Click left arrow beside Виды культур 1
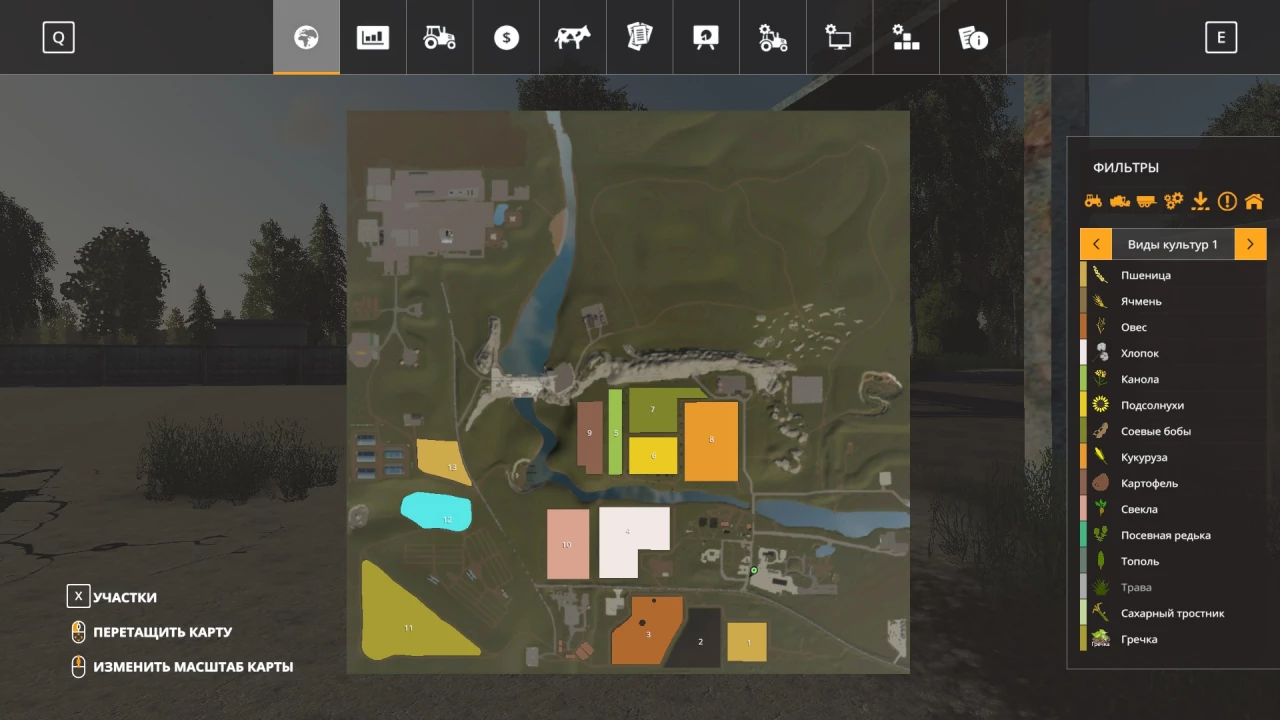Image resolution: width=1280 pixels, height=720 pixels. coord(1096,243)
